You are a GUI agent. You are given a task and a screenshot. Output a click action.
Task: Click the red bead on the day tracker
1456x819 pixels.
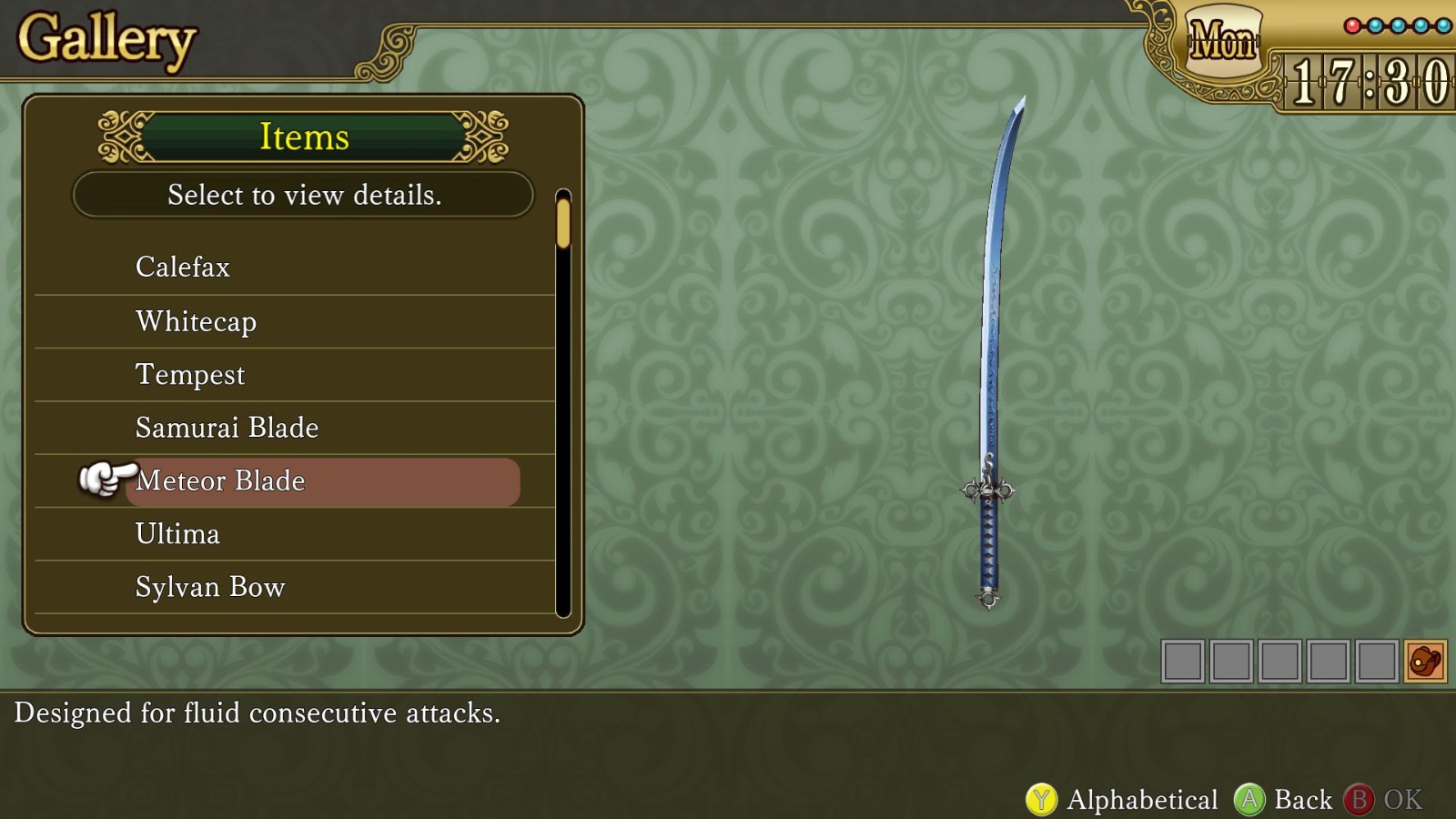point(1352,25)
